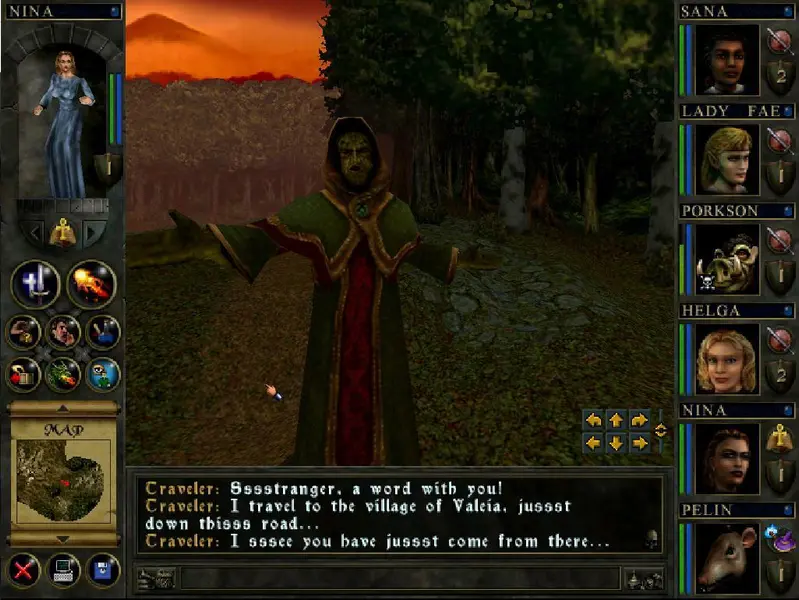
Task: Choose Porkson's boar portrait
Action: pyautogui.click(x=728, y=259)
